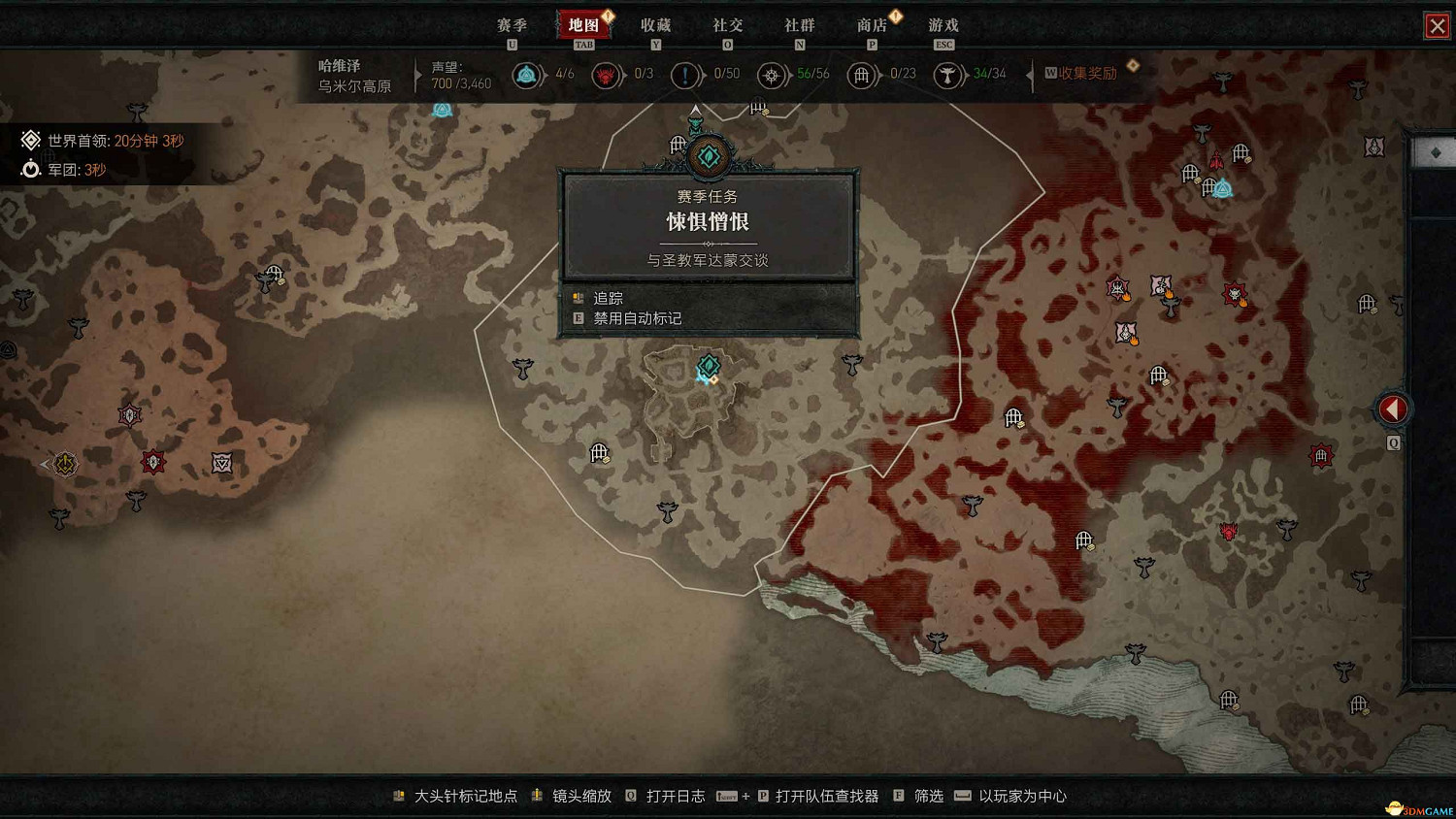
Task: Enable quest tracking via 追踪
Action: pyautogui.click(x=607, y=297)
